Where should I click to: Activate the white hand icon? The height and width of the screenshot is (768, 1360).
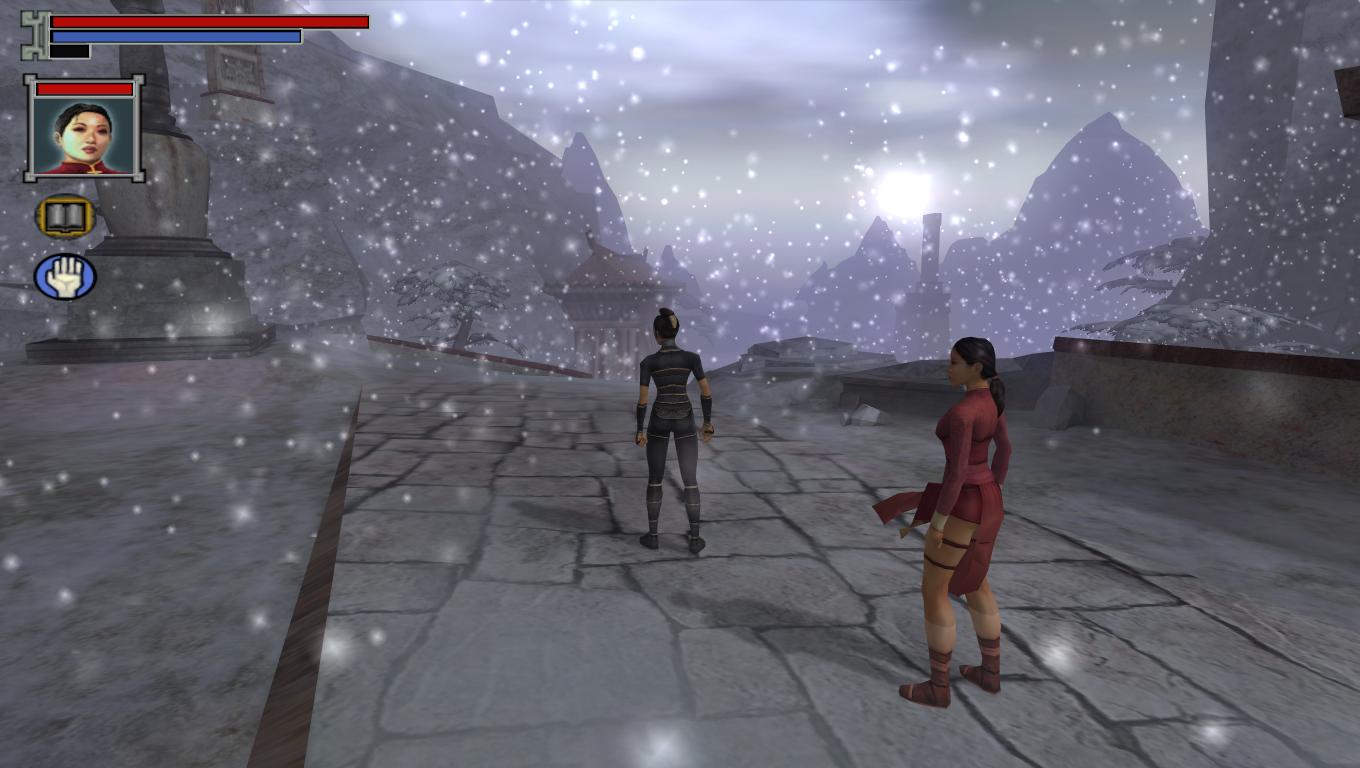[x=65, y=277]
